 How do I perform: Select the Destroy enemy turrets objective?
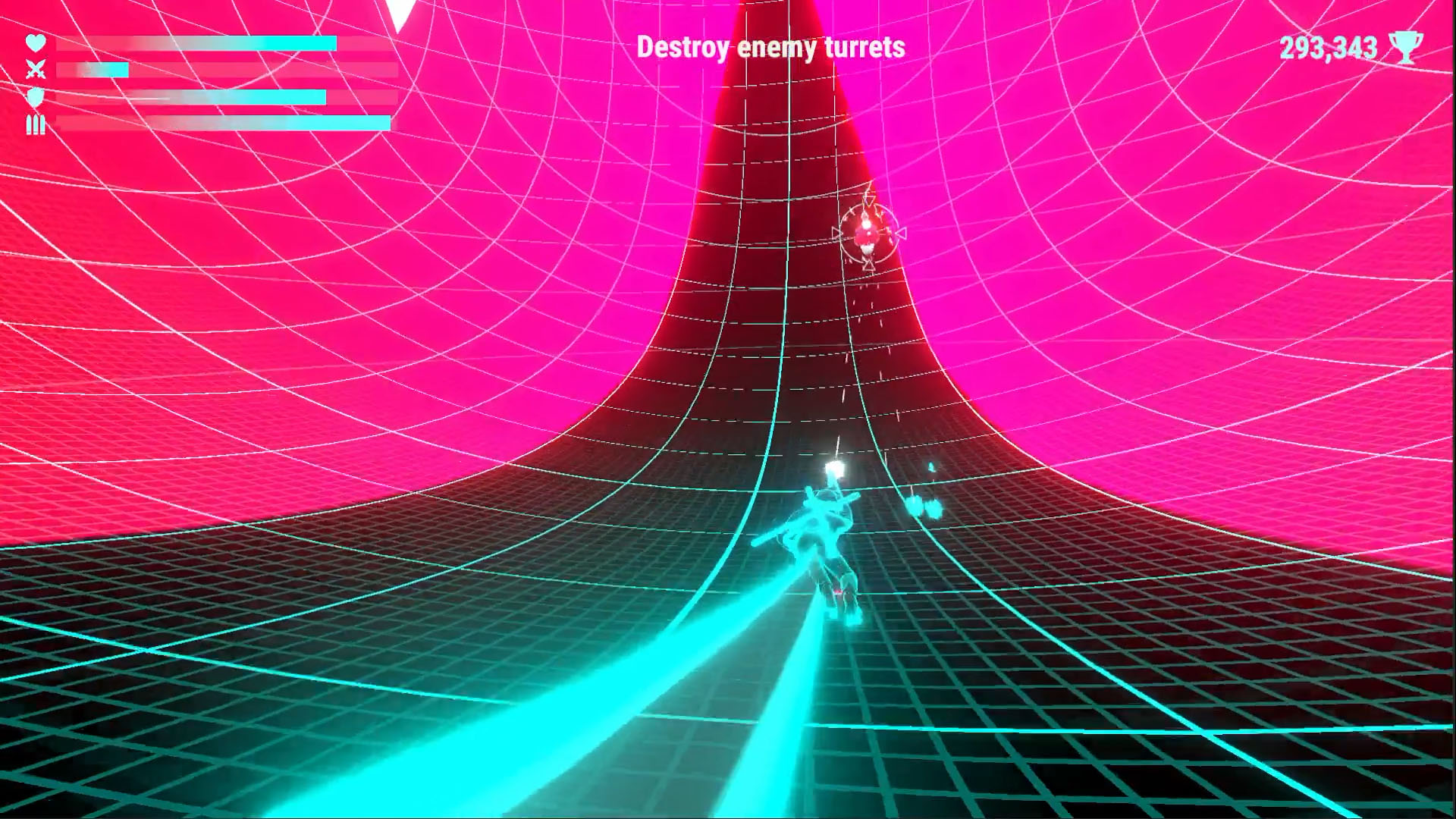click(x=771, y=47)
